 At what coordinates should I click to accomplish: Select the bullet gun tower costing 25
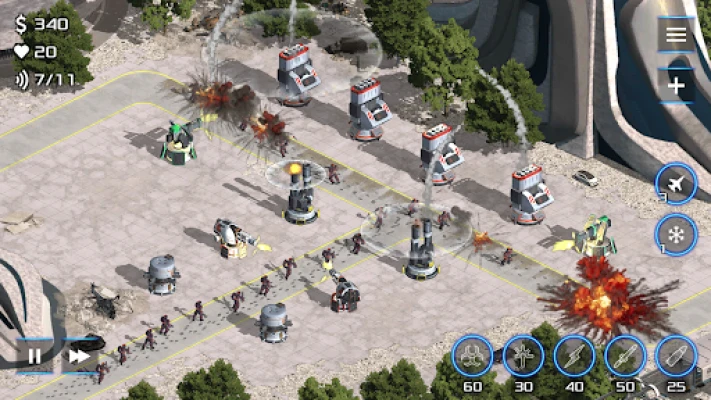pyautogui.click(x=676, y=355)
